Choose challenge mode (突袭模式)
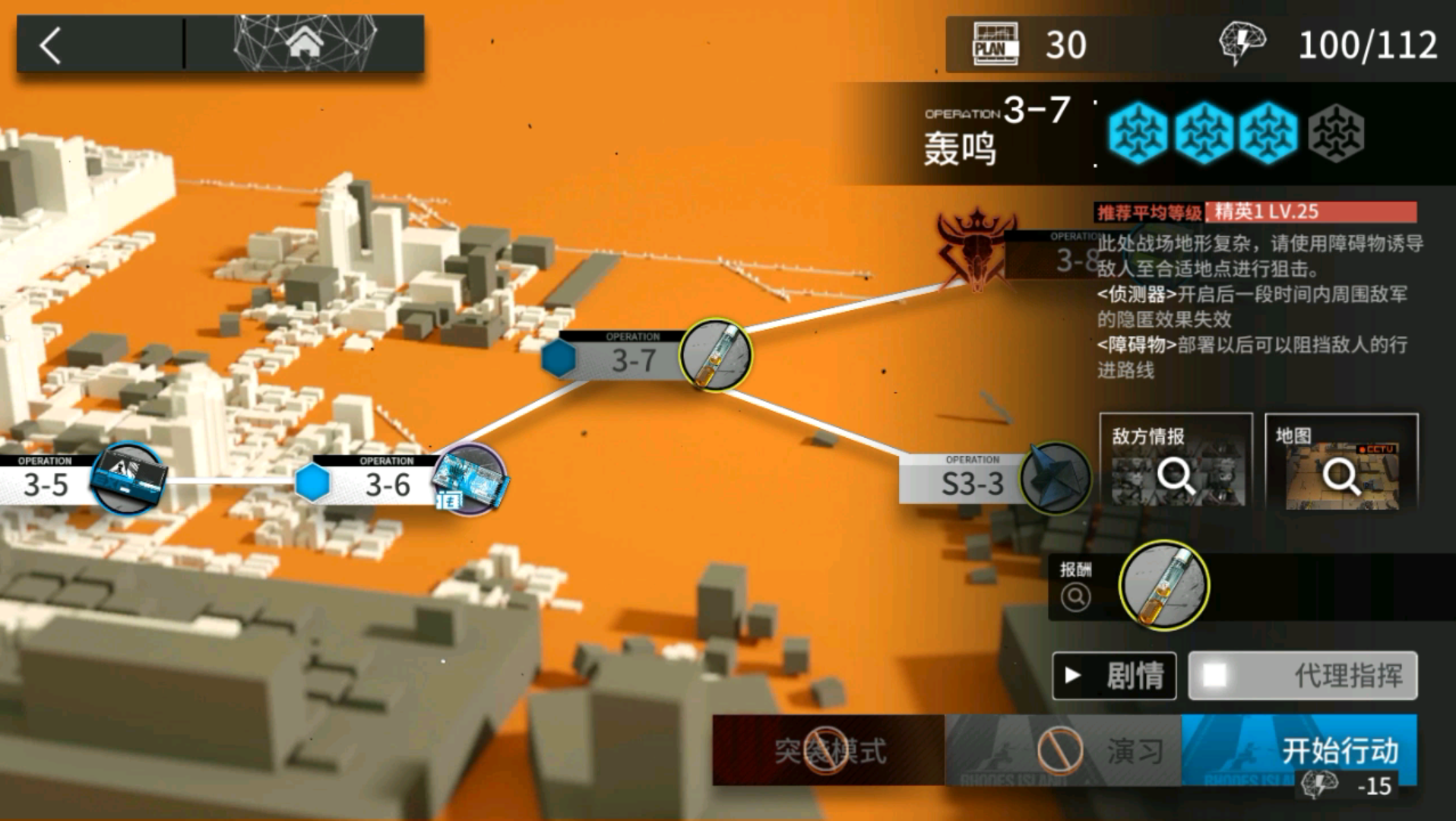The width and height of the screenshot is (1456, 821). 828,751
